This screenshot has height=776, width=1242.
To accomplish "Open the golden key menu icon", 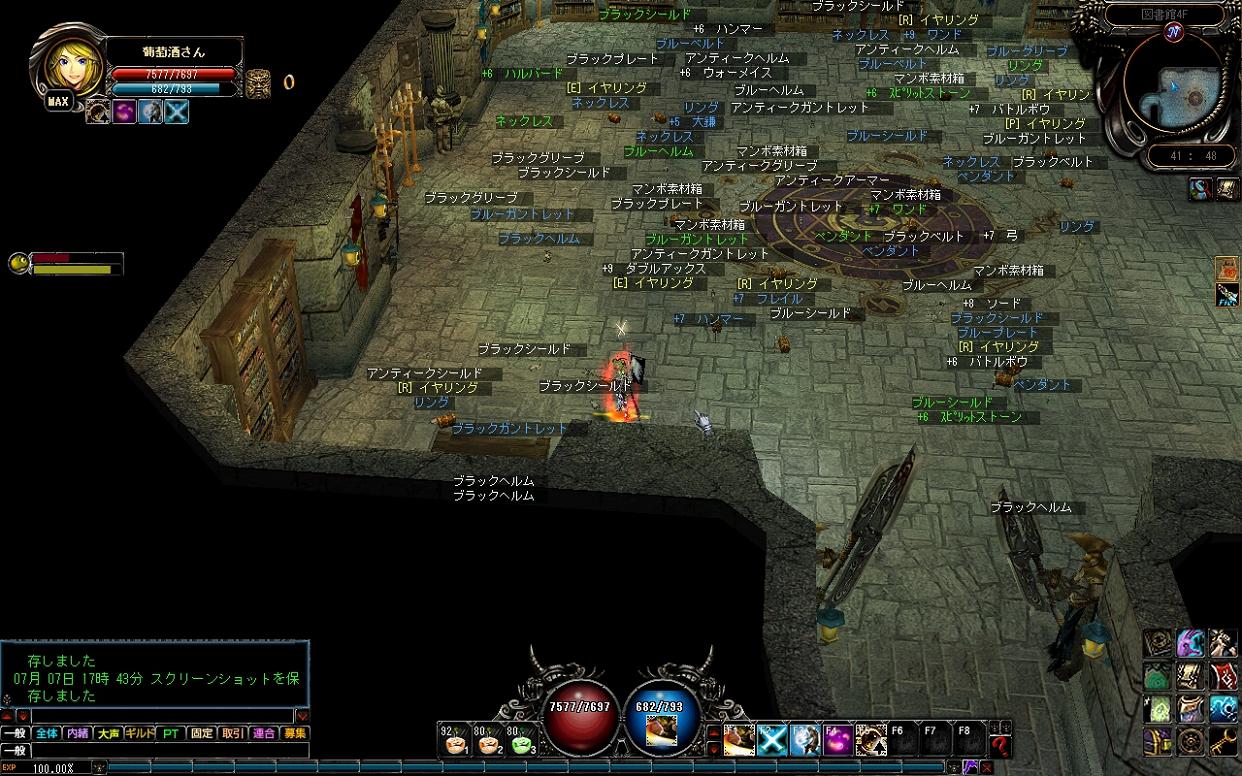I will [1223, 741].
